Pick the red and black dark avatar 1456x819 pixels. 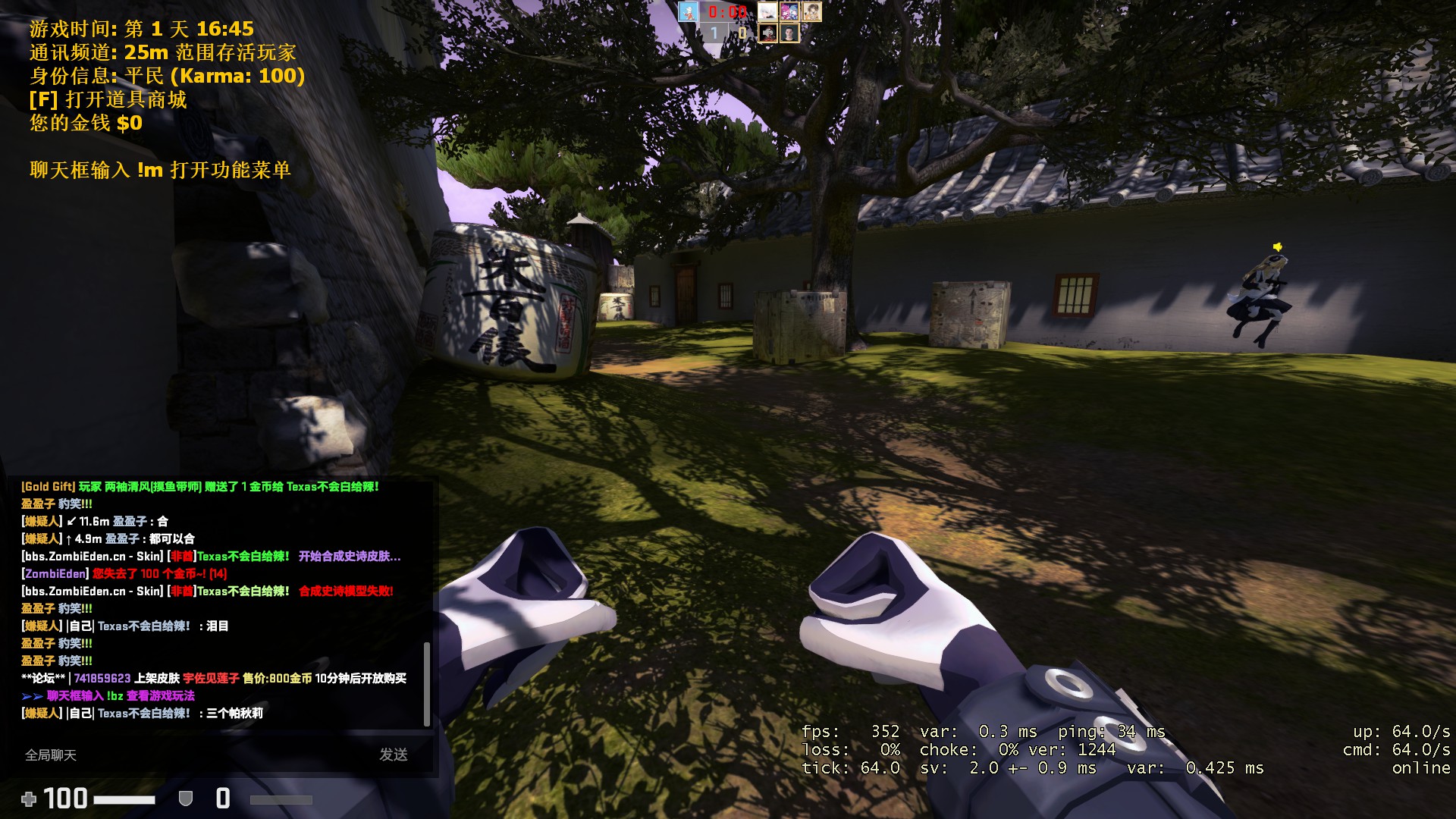pyautogui.click(x=767, y=33)
